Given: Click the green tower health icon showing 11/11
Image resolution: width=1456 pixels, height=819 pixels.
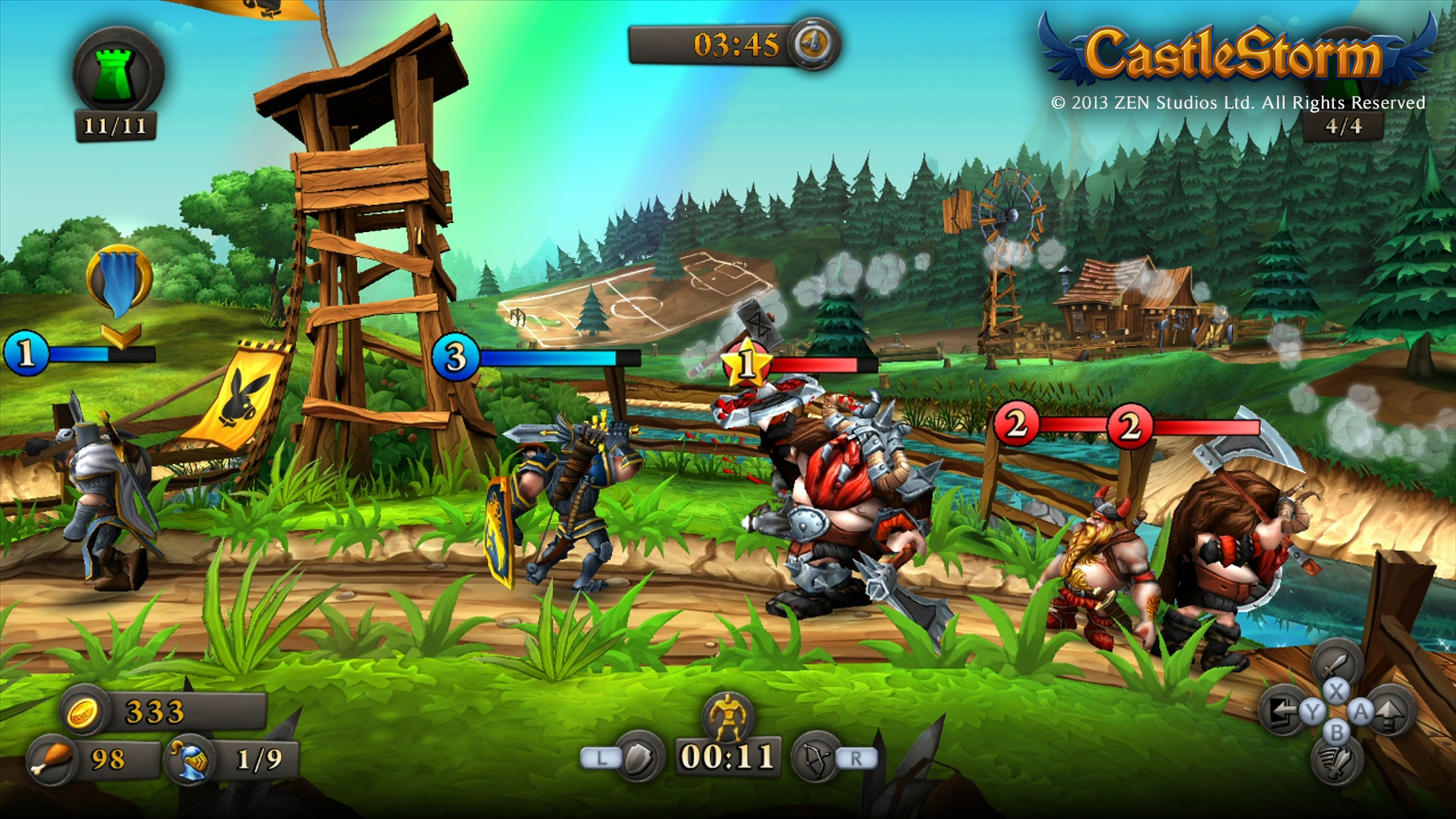Looking at the screenshot, I should click(115, 68).
